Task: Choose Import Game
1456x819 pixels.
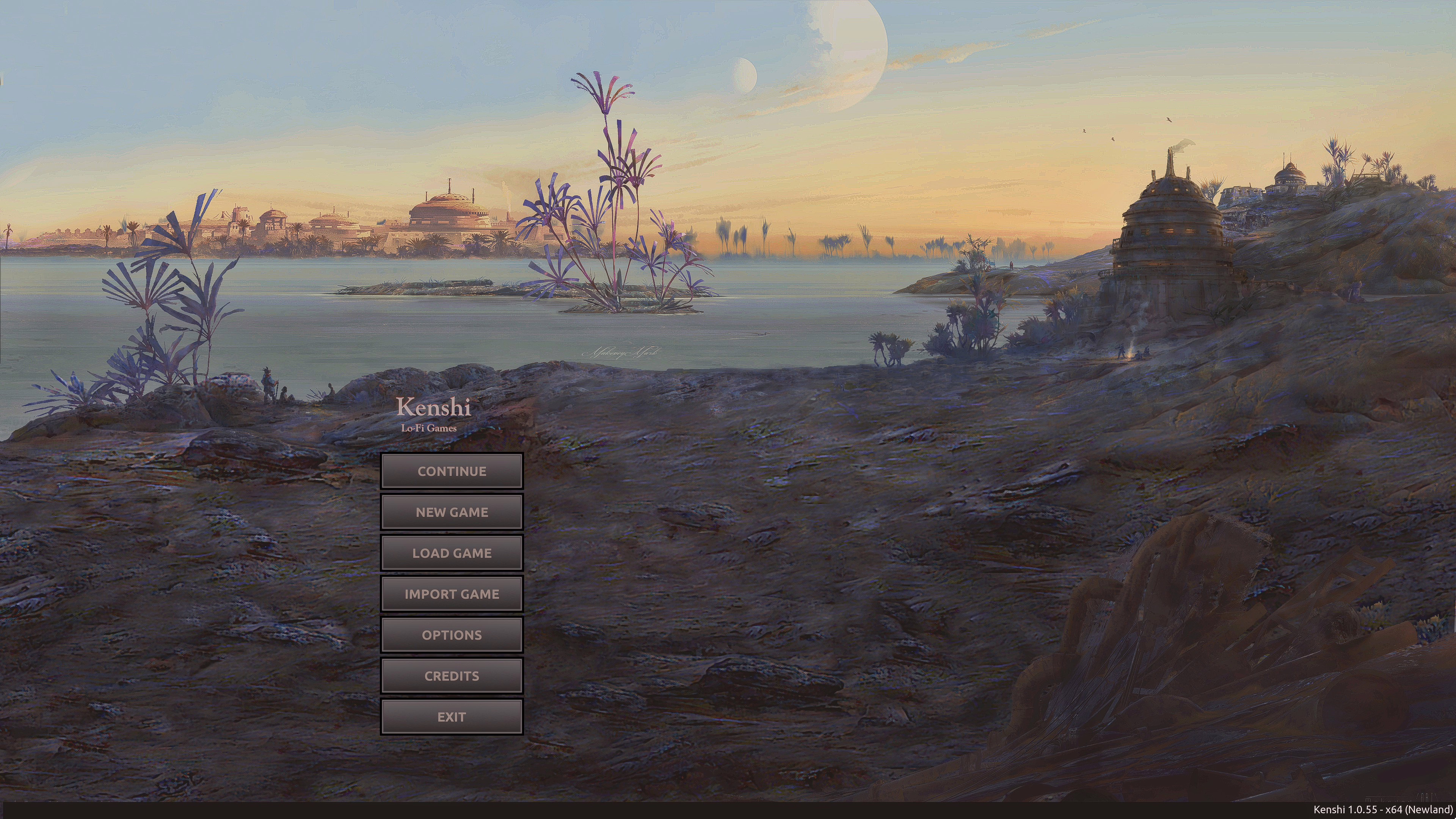Action: click(x=452, y=594)
